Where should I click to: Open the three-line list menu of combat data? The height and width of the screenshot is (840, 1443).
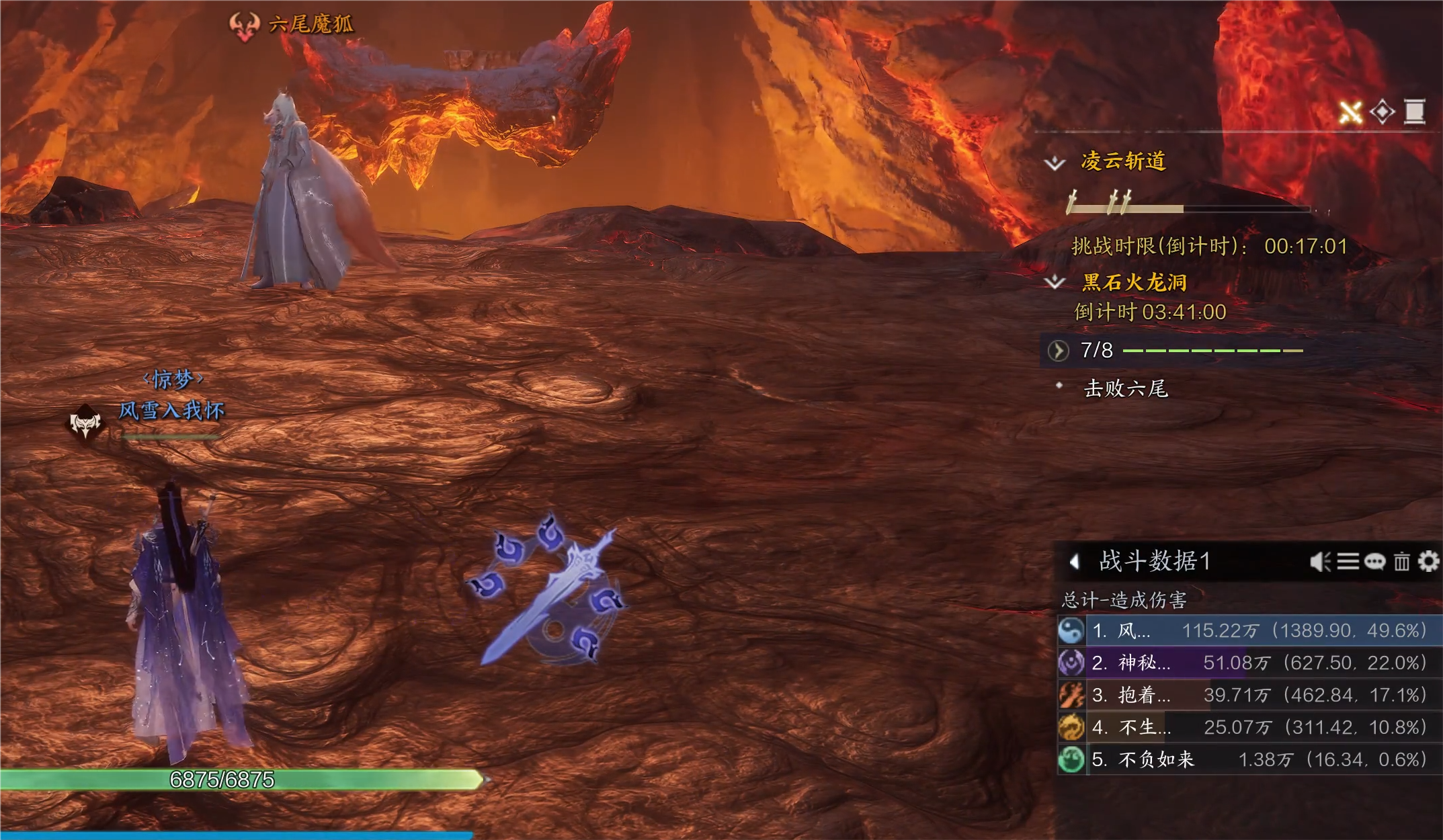[1348, 561]
